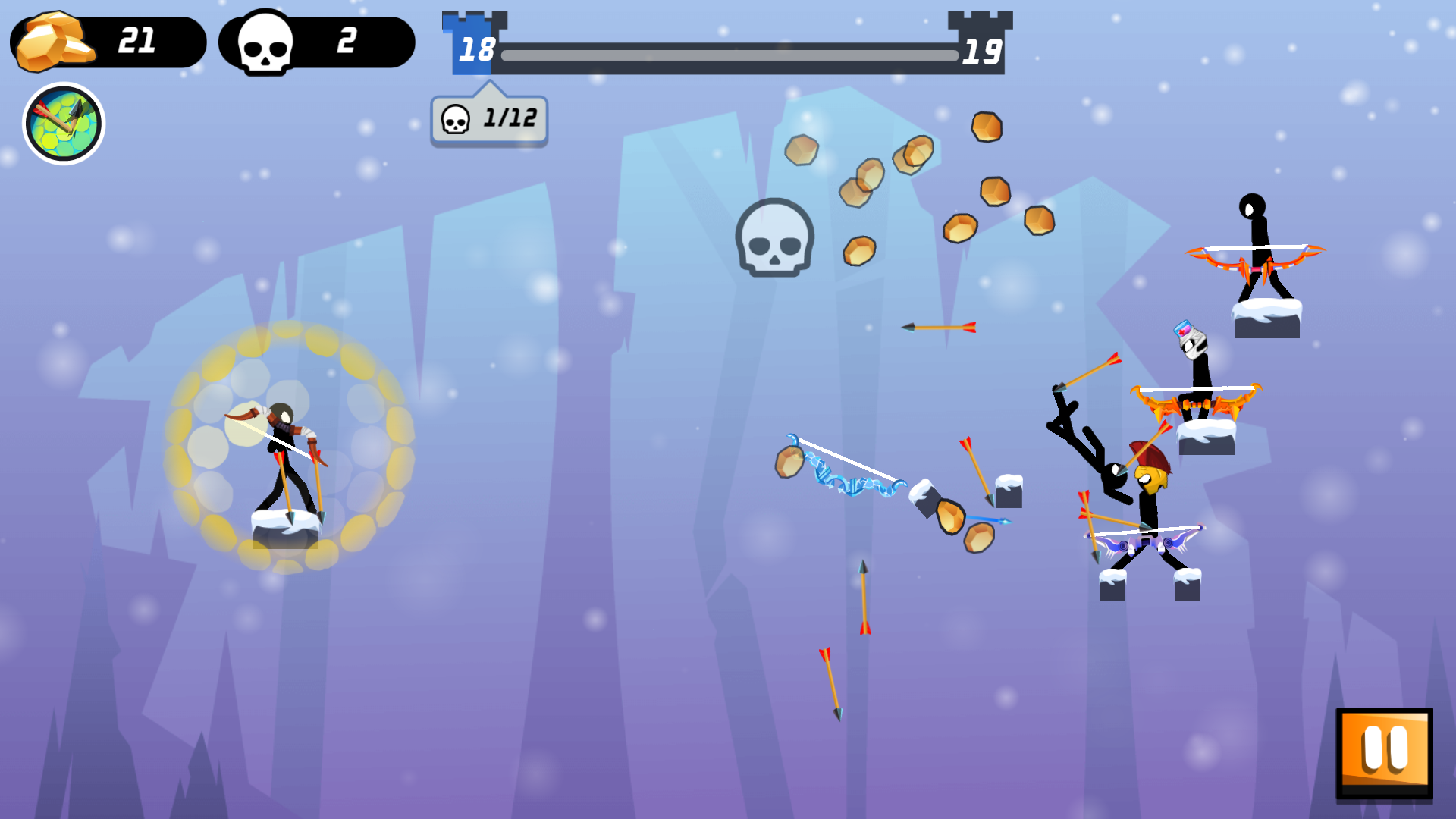Click the red-crested helmet enemy archer
This screenshot has width=1456, height=819.
(1147, 493)
